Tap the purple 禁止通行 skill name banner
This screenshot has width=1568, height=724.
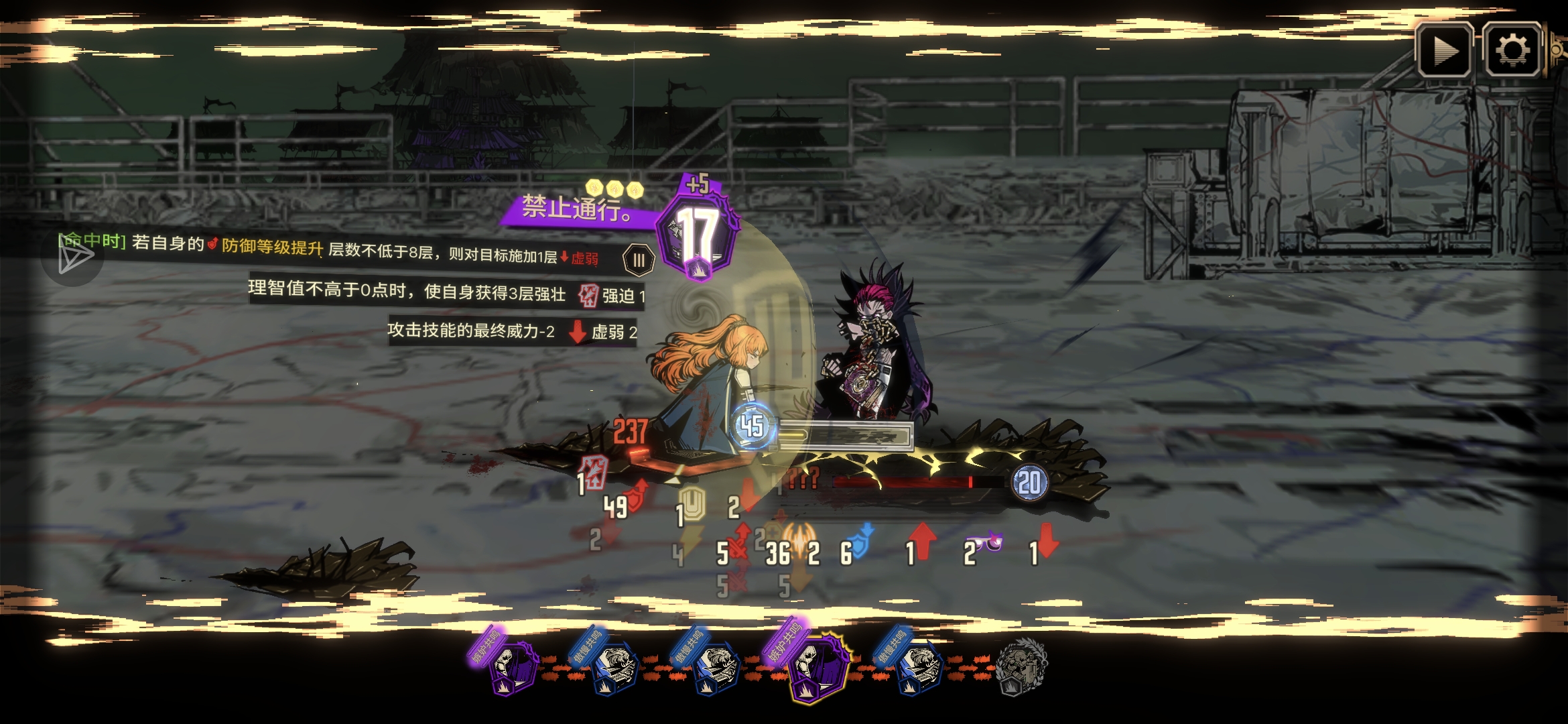pyautogui.click(x=576, y=209)
